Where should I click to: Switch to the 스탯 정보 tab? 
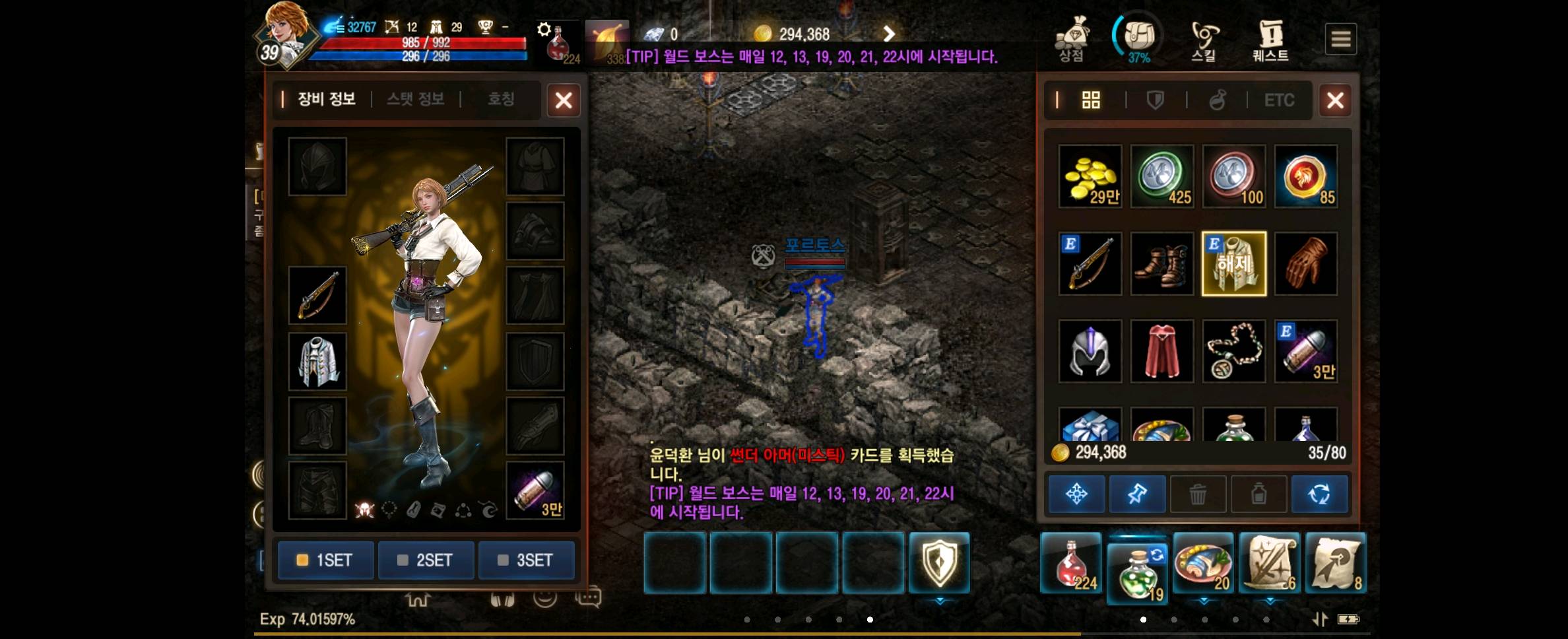click(x=414, y=100)
